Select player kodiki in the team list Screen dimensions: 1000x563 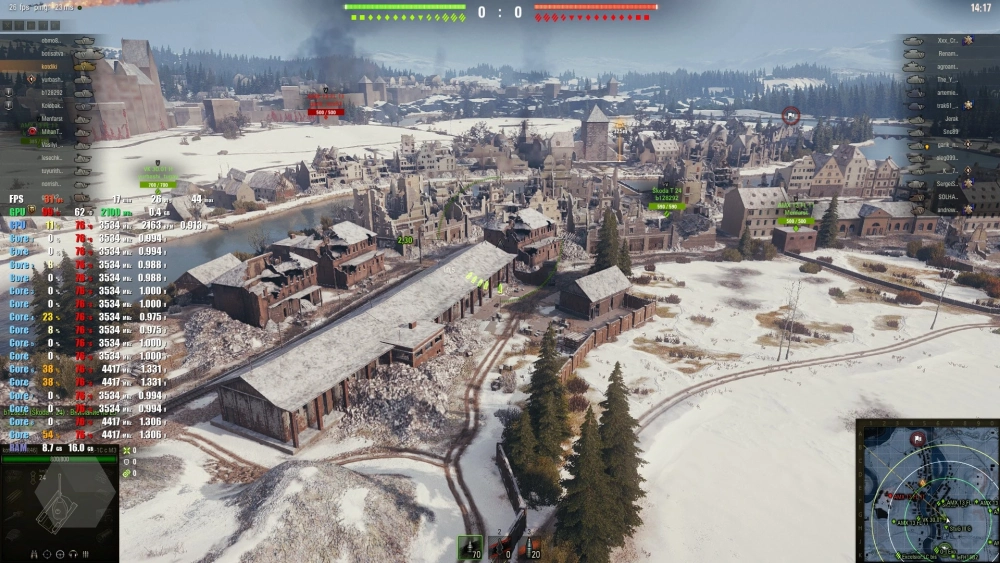click(x=50, y=66)
